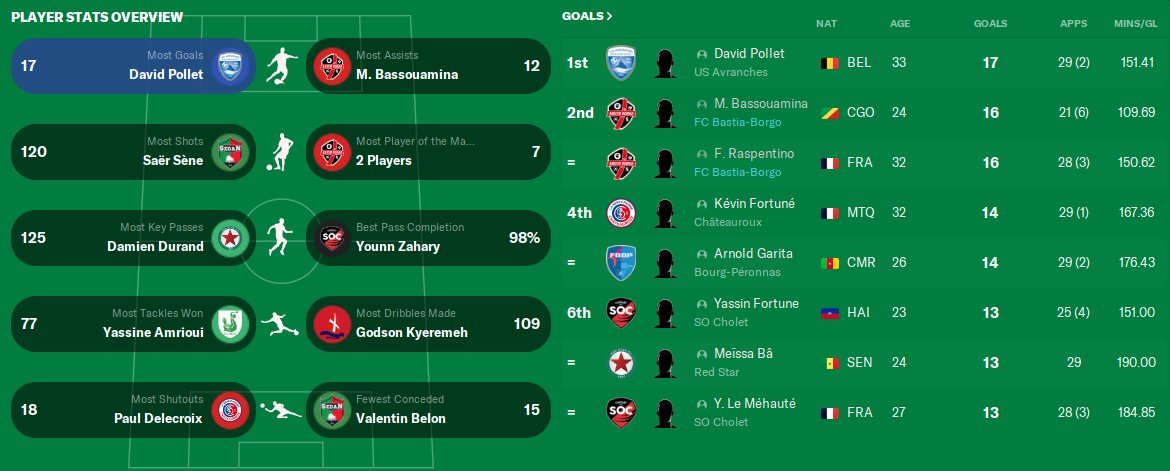This screenshot has width=1170, height=471.
Task: Open Arnold Garita's player profile
Action: coord(753,254)
